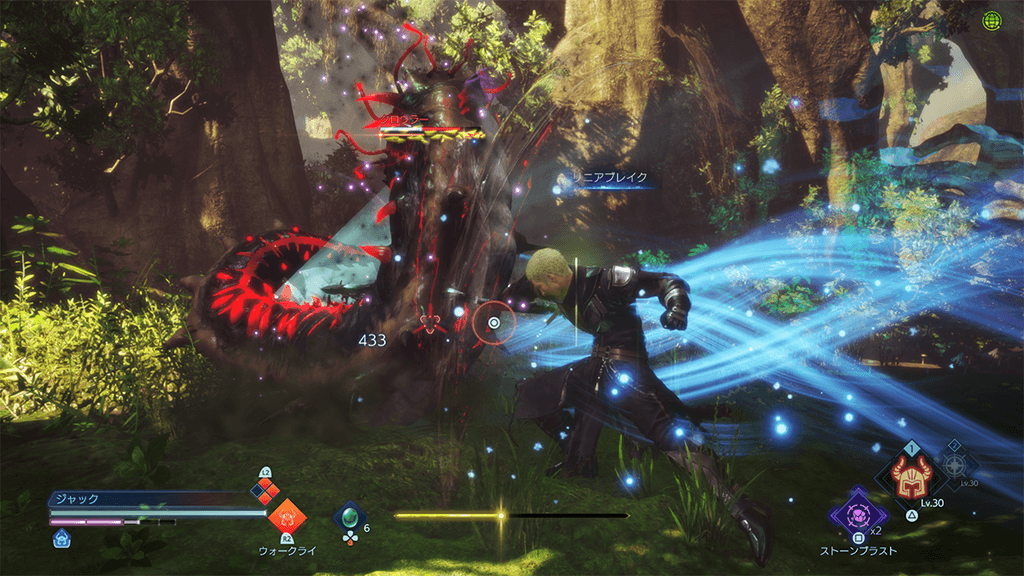Click the green globe online status icon
The height and width of the screenshot is (576, 1024).
tap(991, 20)
